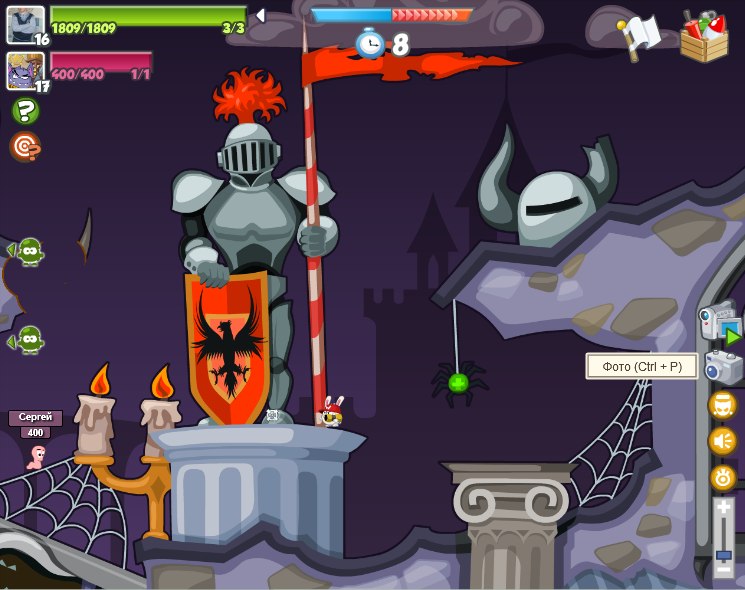
Task: Zoom out with the minus button
Action: coord(723,569)
